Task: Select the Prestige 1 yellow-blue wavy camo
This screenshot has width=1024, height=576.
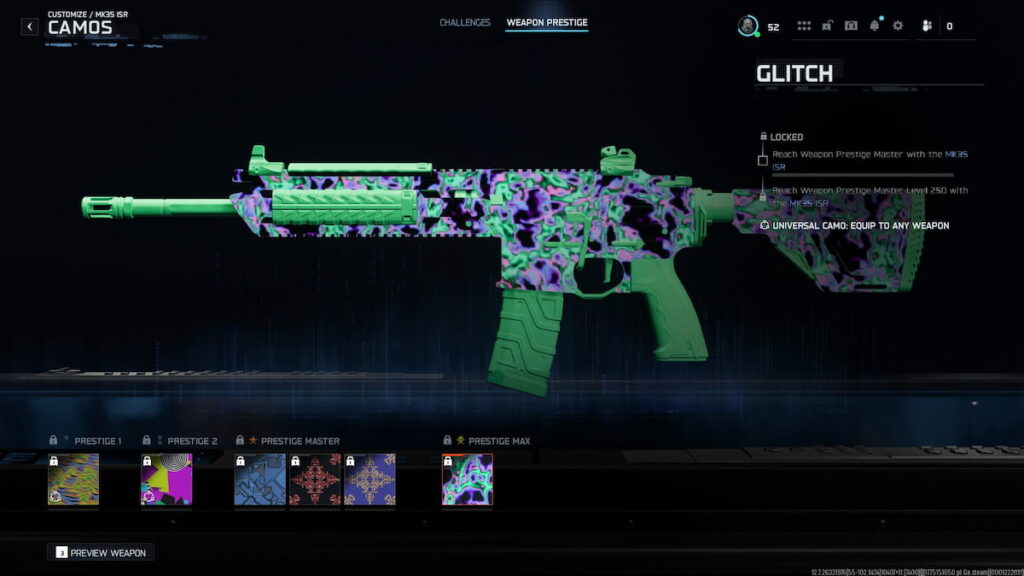Action: coord(73,479)
